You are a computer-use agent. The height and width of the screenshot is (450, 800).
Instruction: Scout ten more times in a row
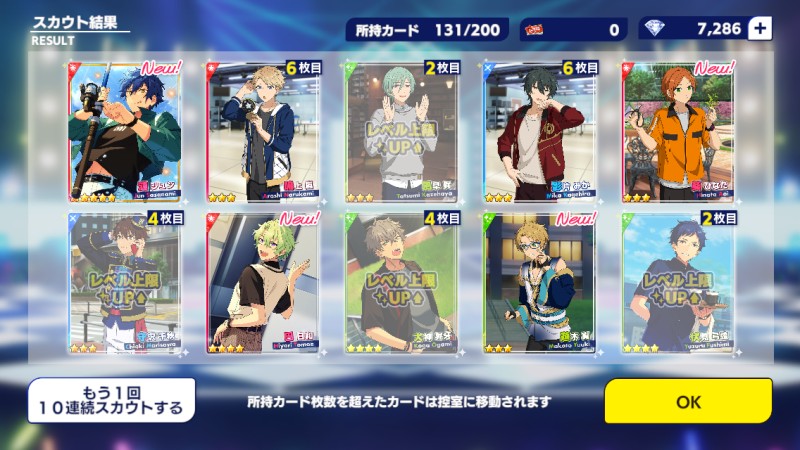point(111,401)
